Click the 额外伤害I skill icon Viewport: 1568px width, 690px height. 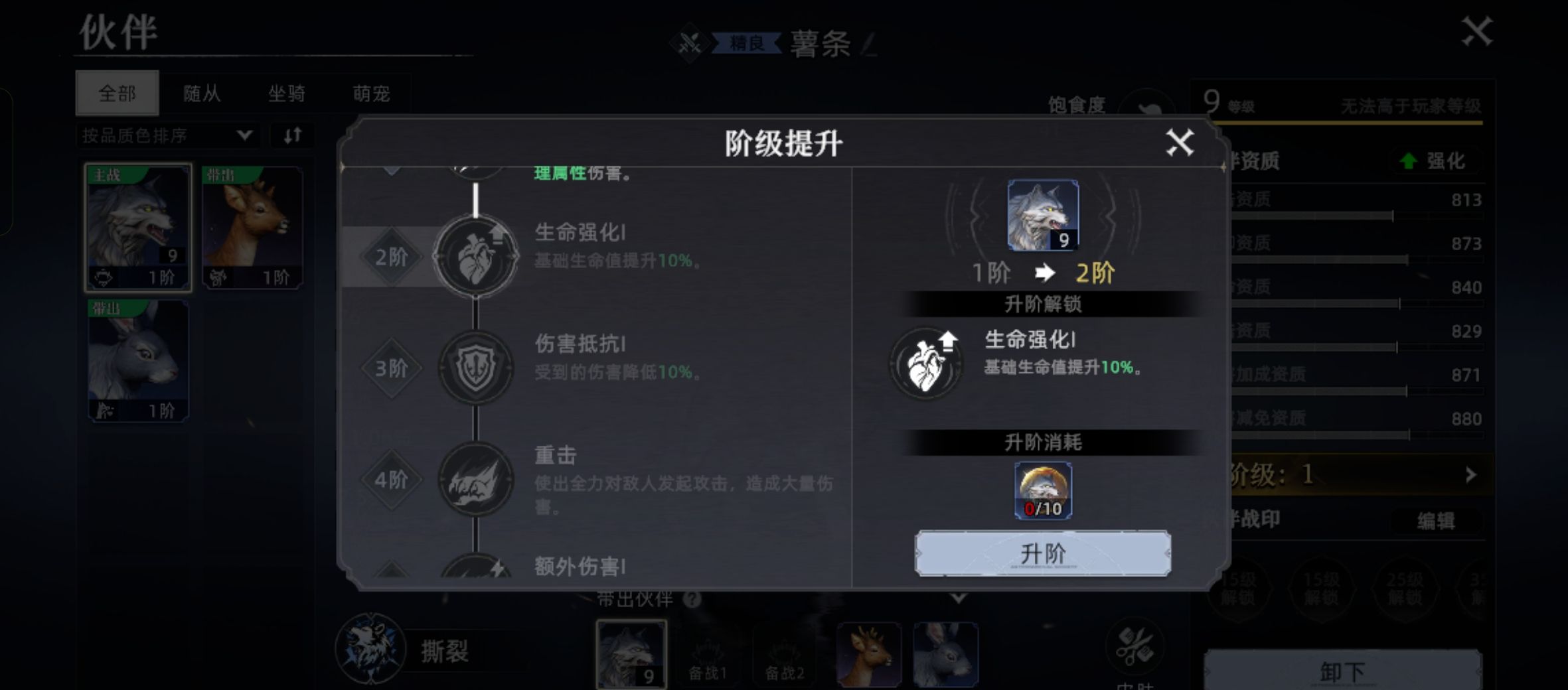coord(477,567)
